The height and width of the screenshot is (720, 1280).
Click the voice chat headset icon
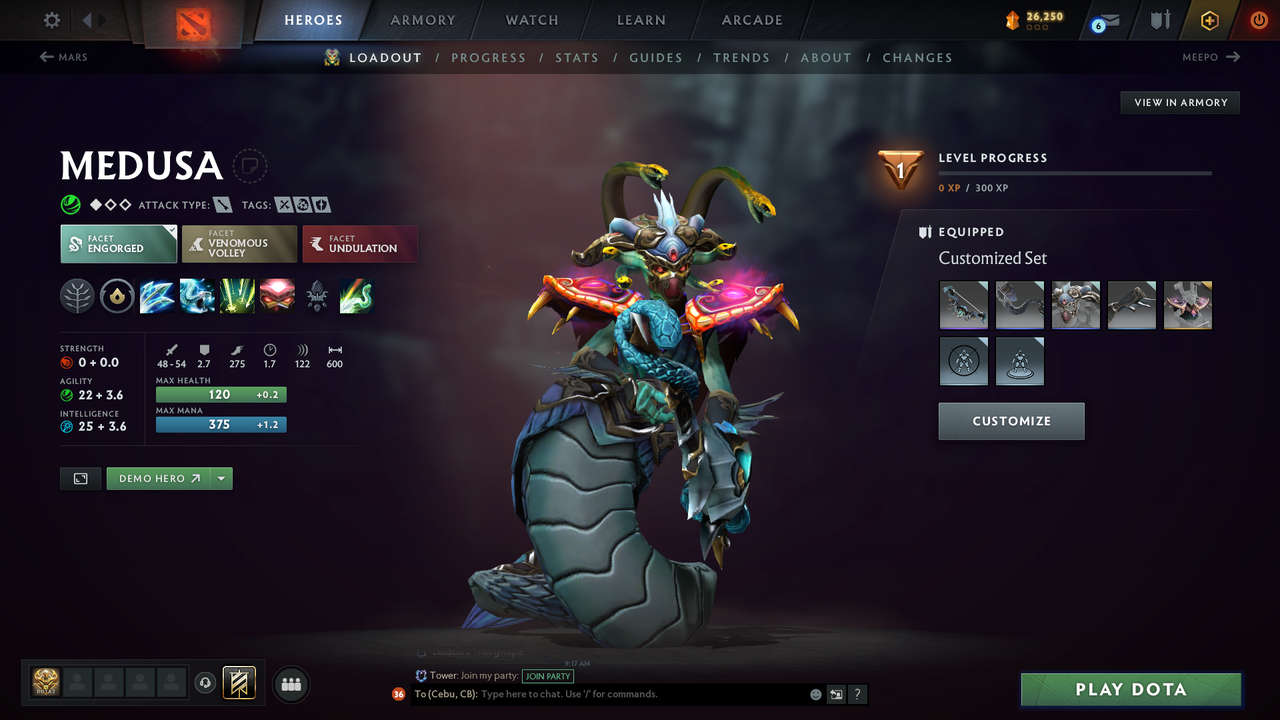pos(207,683)
